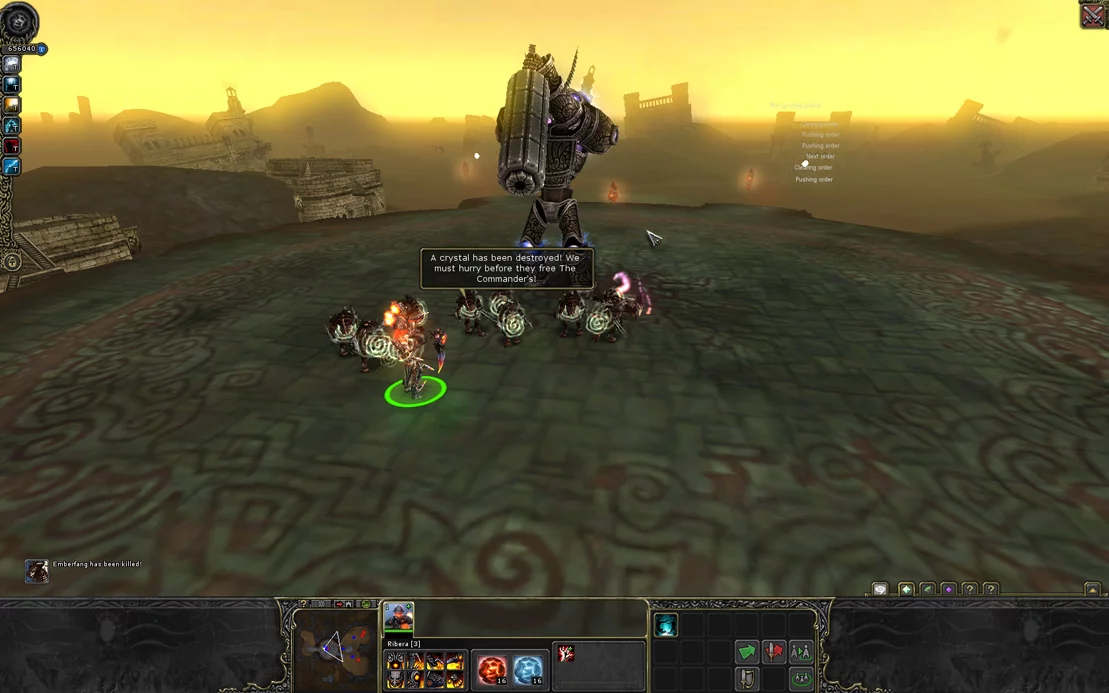Open the white swirl chat tab

[880, 590]
